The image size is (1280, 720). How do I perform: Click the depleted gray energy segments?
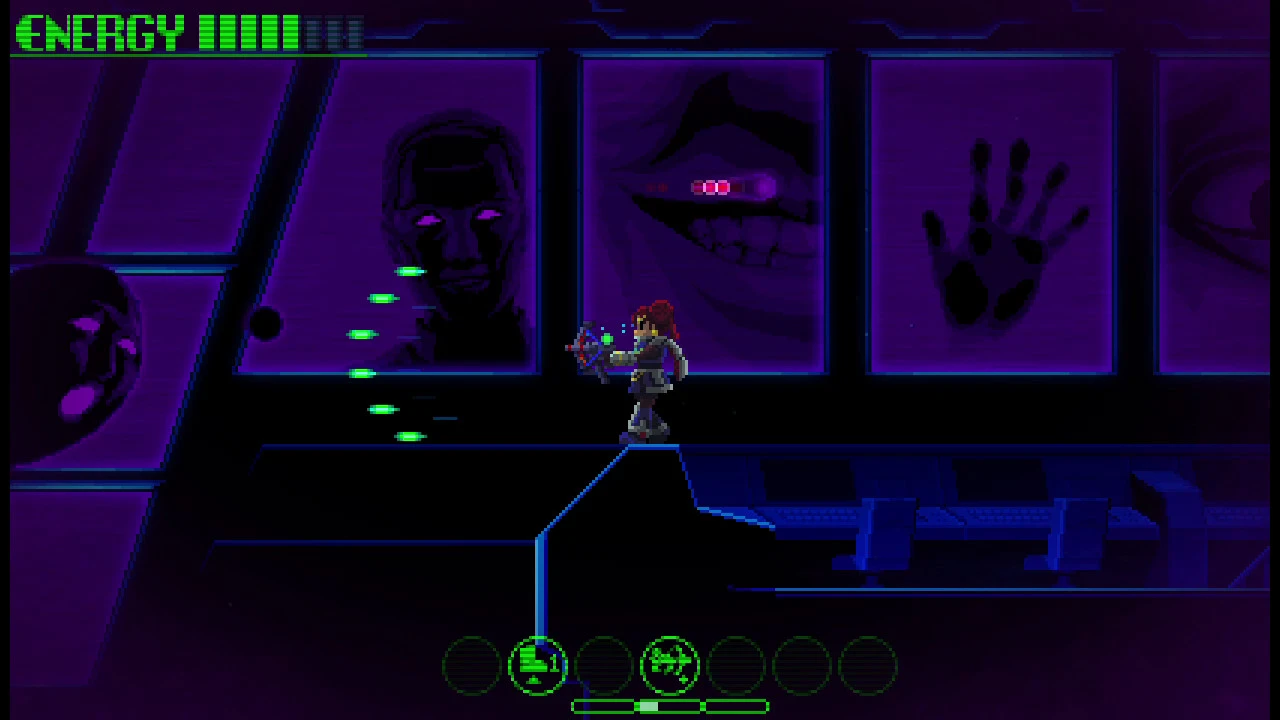(335, 33)
